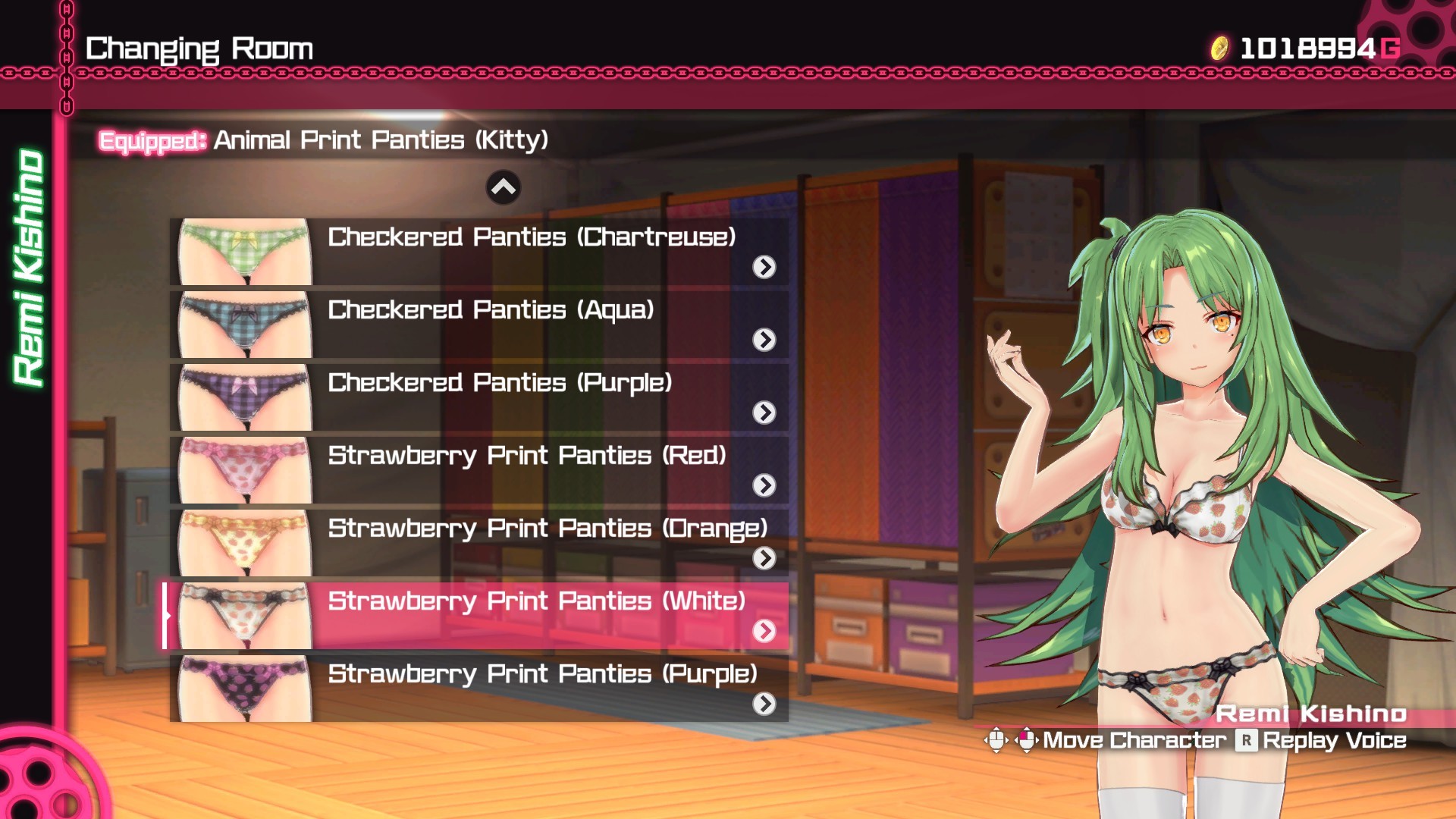Select the Strawberry Print Panties (Red) thumbnail icon
Image resolution: width=1456 pixels, height=819 pixels.
(243, 470)
